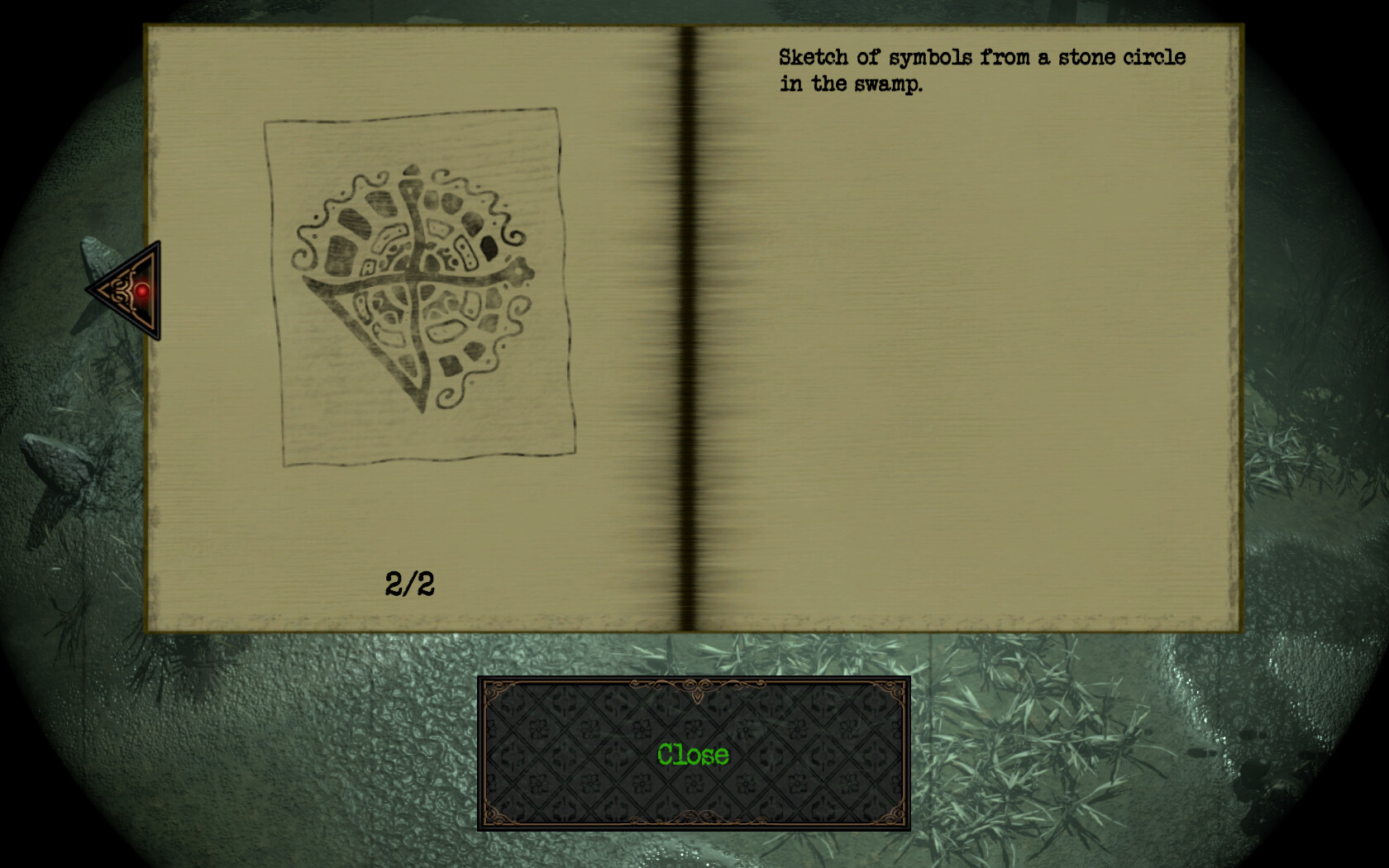Click the stone circle description text
Image resolution: width=1389 pixels, height=868 pixels.
pyautogui.click(x=980, y=69)
